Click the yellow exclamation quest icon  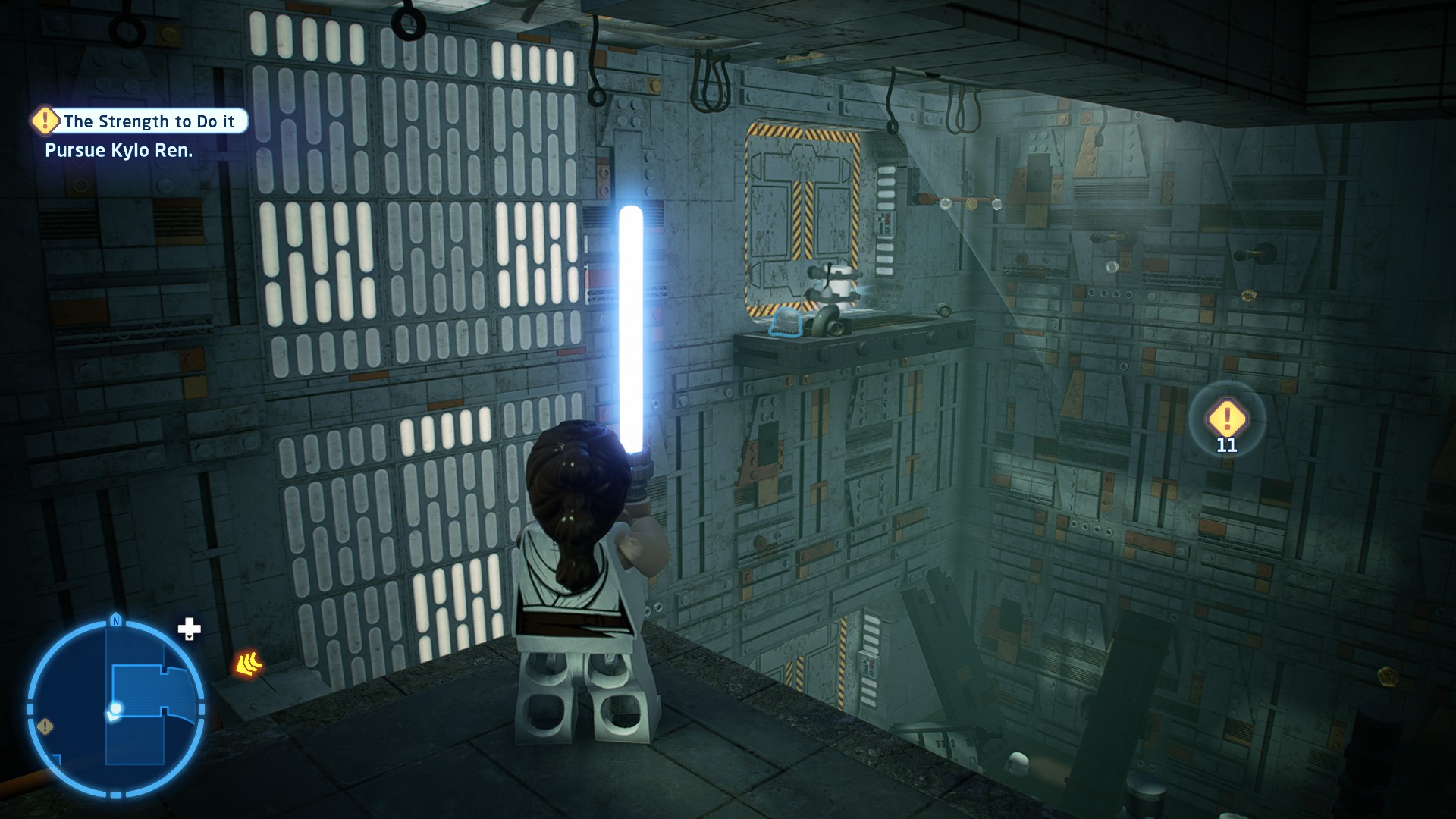click(x=45, y=120)
